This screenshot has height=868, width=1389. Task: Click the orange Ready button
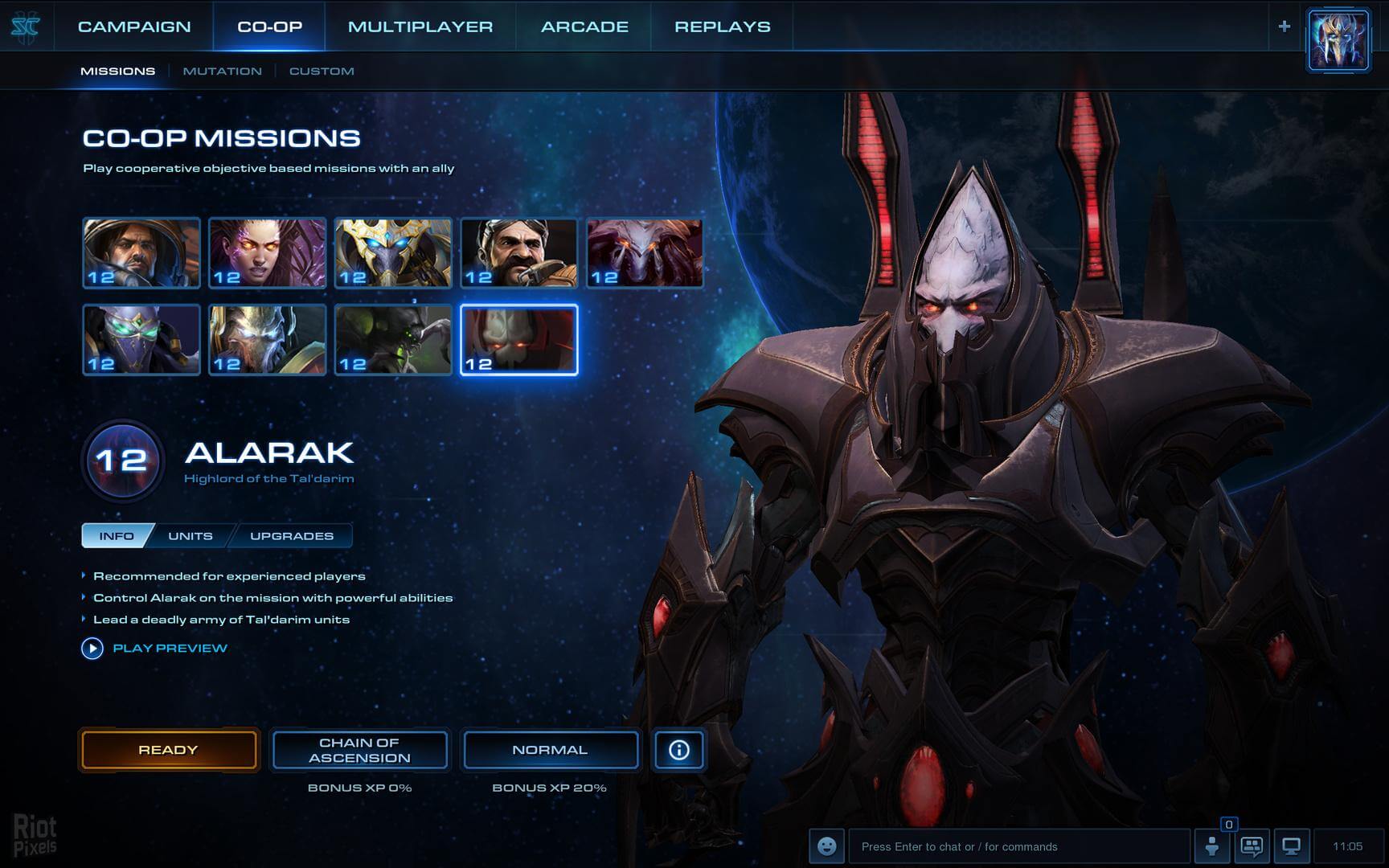point(169,750)
